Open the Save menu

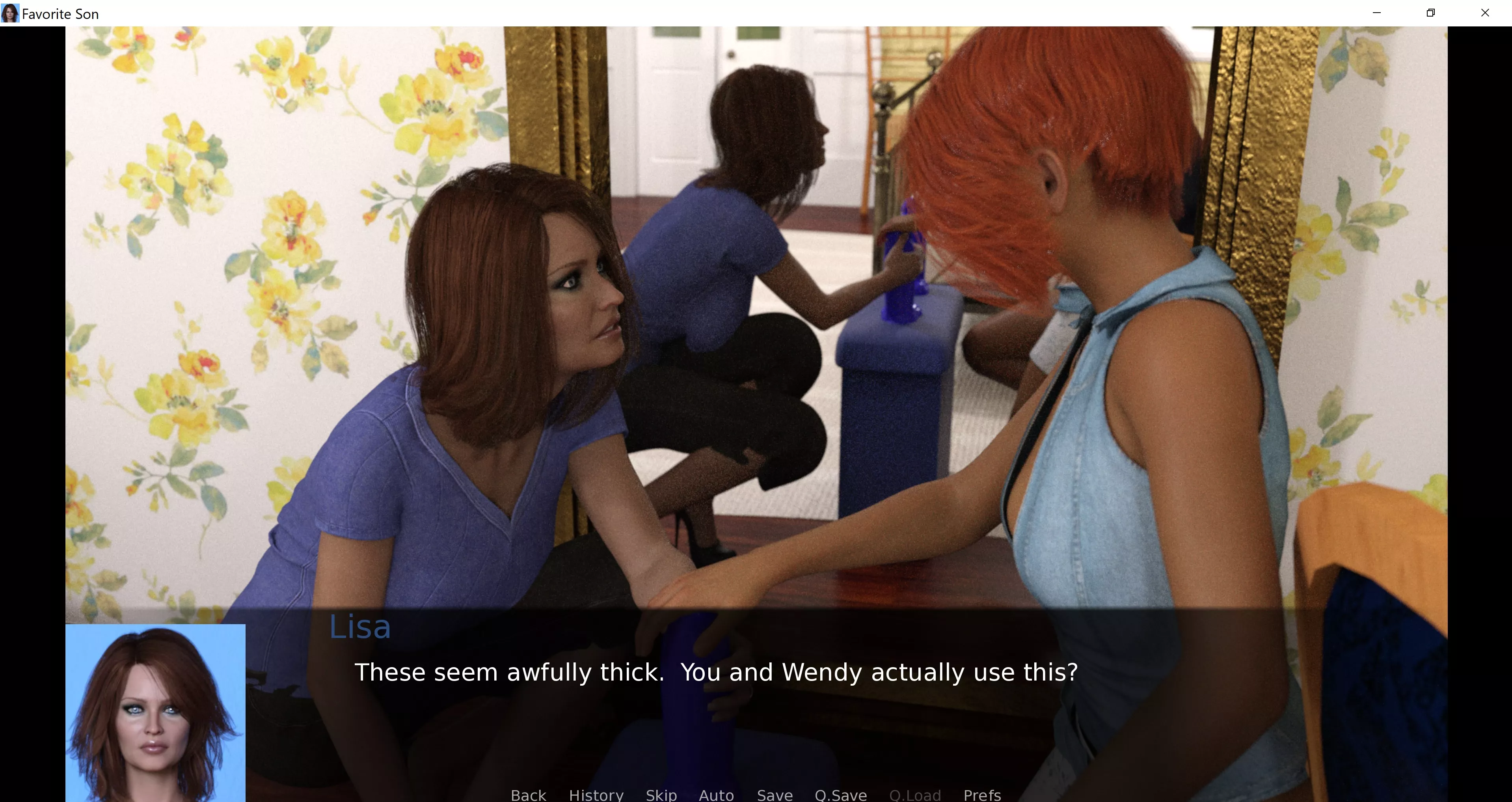tap(774, 795)
